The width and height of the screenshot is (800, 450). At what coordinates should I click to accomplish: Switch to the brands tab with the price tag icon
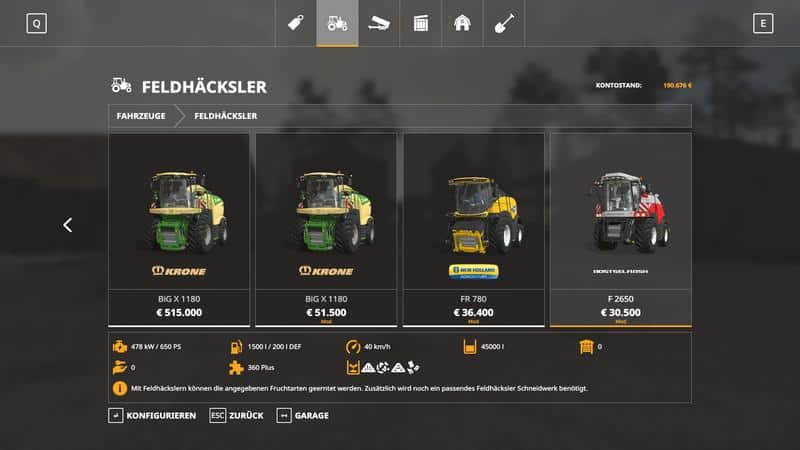296,23
